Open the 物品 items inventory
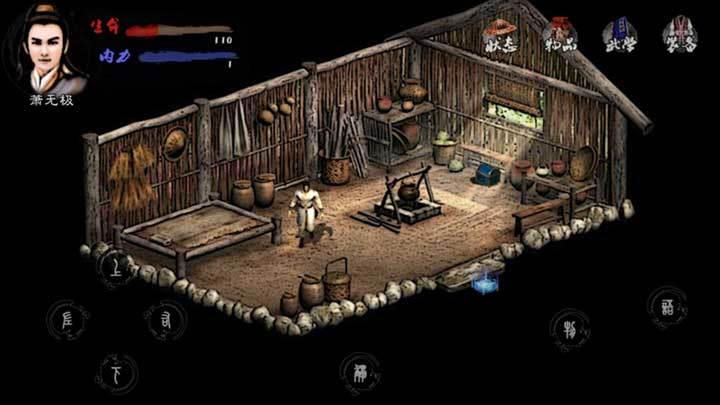The image size is (720, 405). [x=563, y=35]
